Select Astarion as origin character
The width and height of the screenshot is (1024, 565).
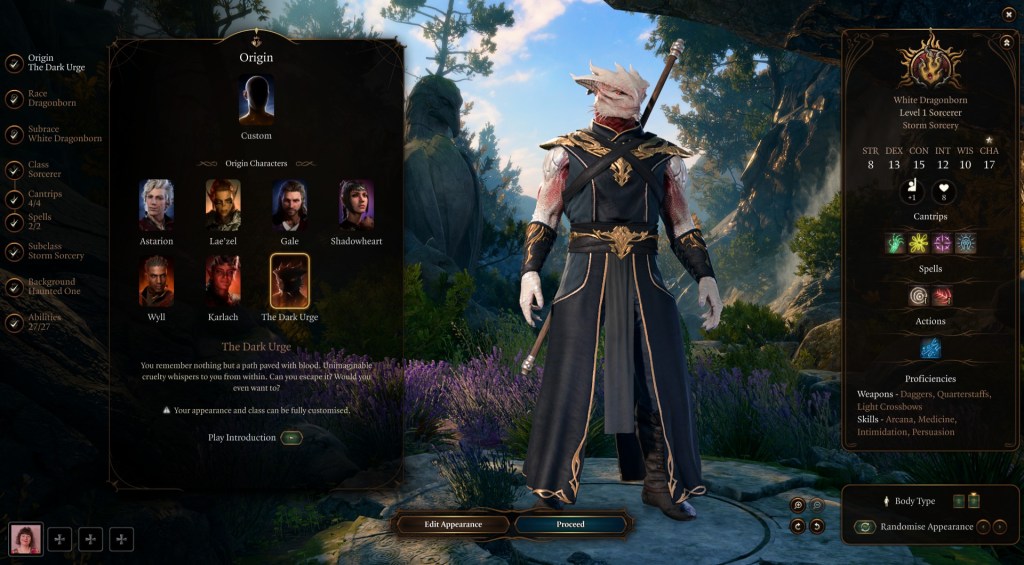point(156,204)
